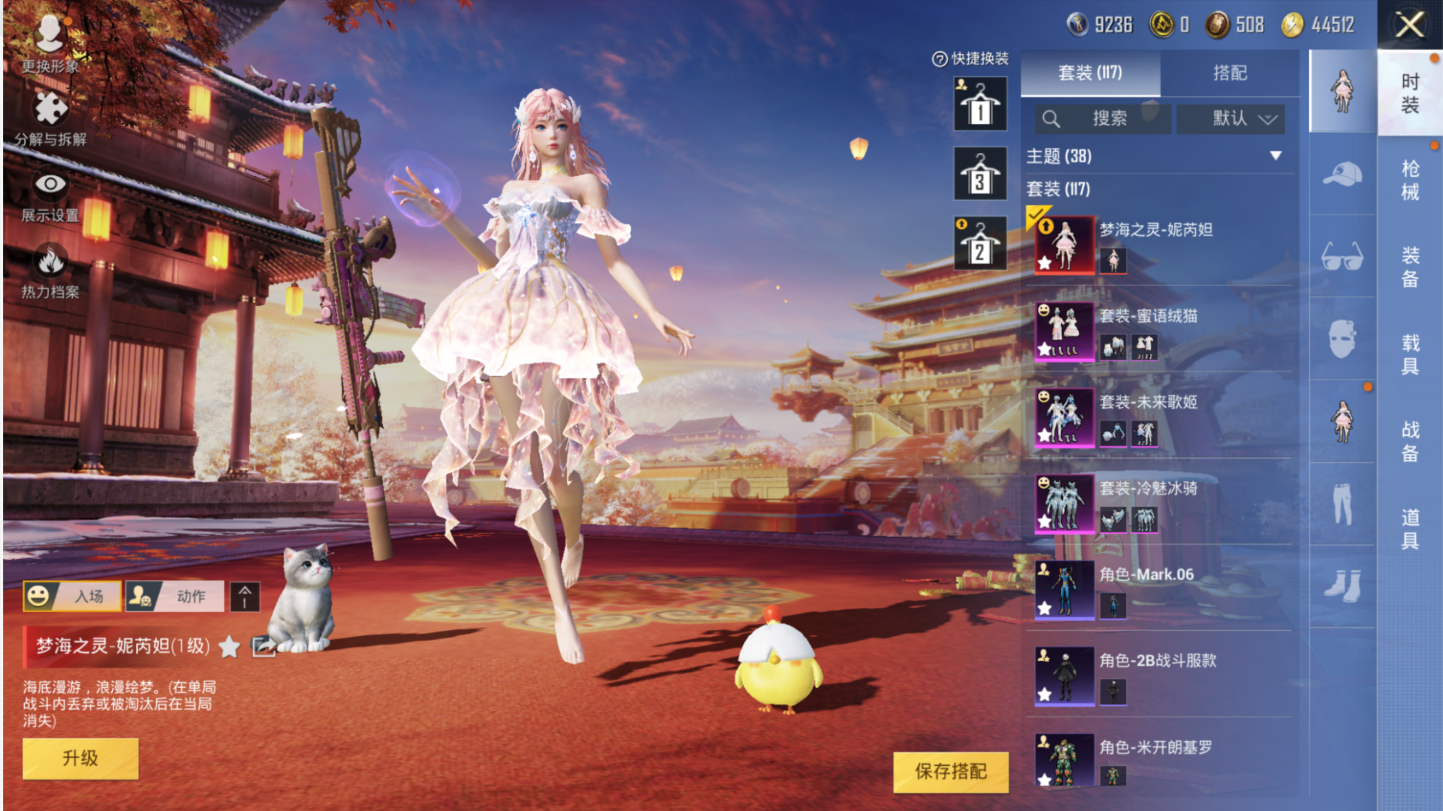The height and width of the screenshot is (811, 1443).
Task: Open 展示设置 display settings
Action: (50, 195)
